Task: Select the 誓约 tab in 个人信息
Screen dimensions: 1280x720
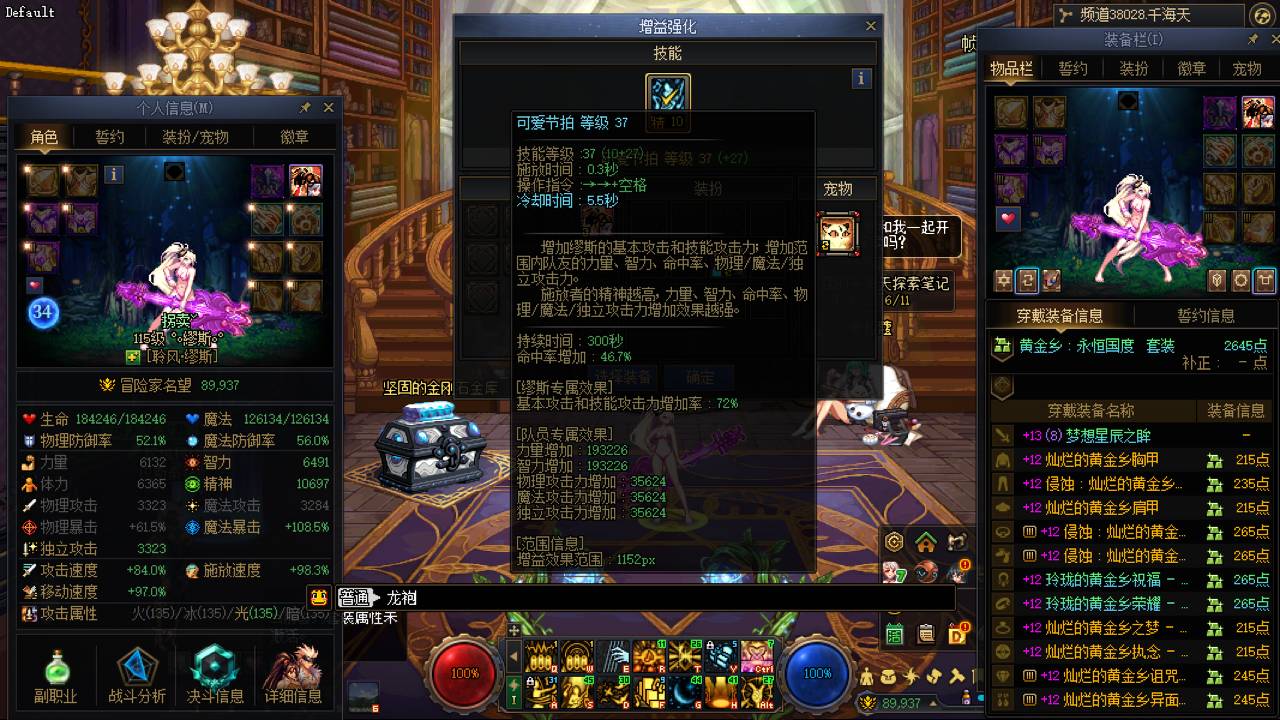Action: click(x=110, y=138)
